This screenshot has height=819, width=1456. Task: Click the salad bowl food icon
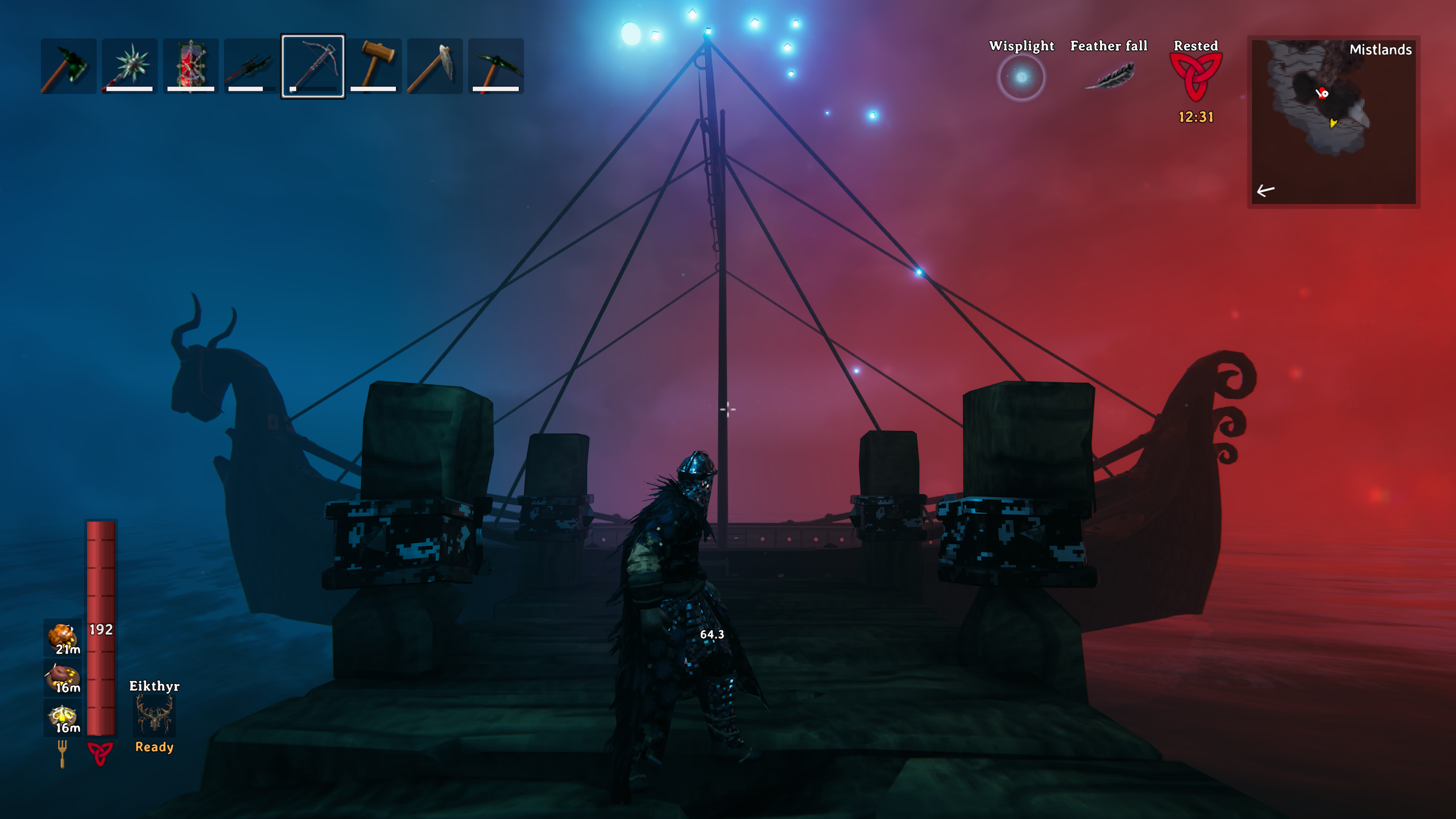[63, 717]
